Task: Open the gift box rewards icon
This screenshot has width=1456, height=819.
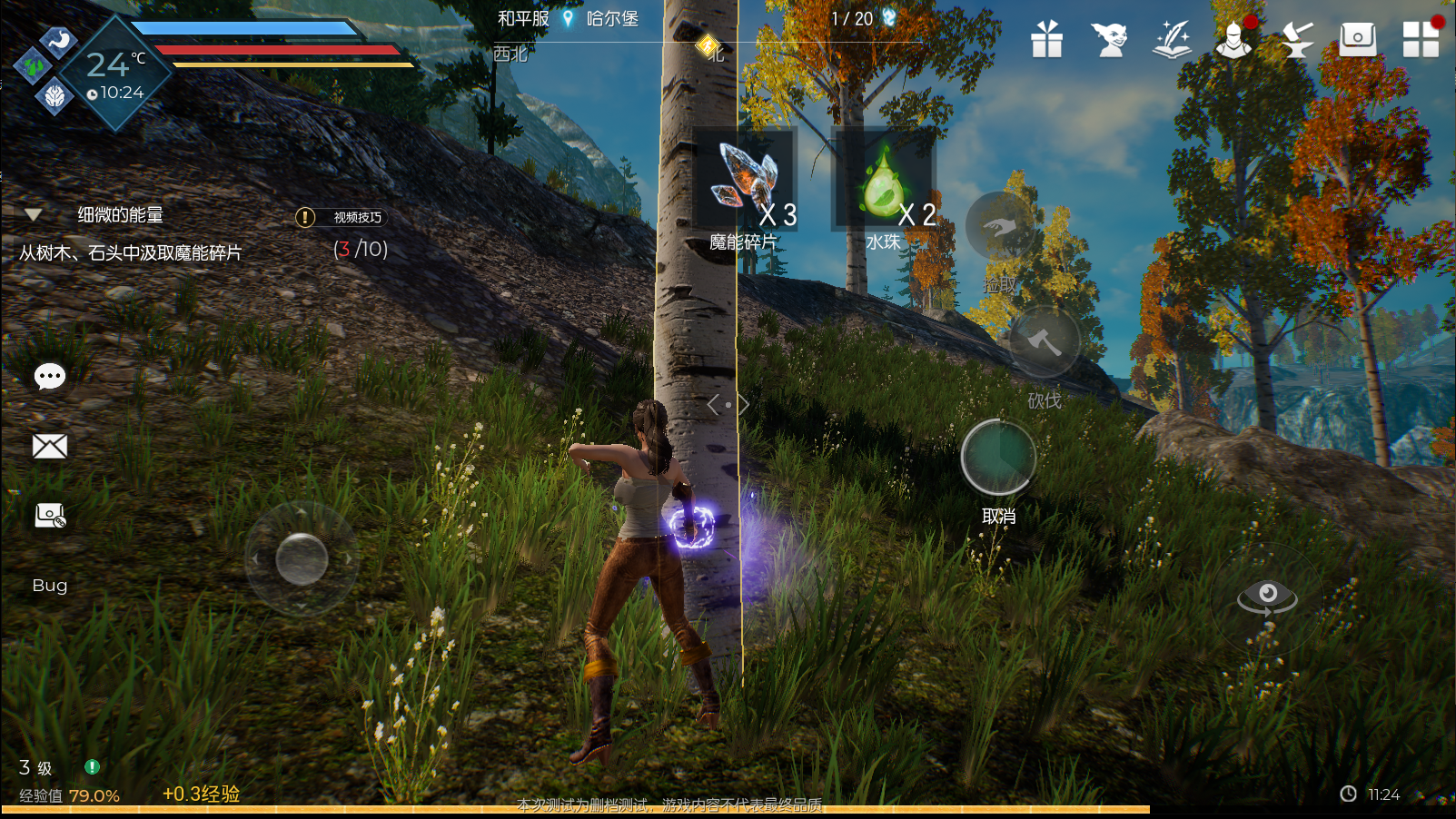Action: (1046, 40)
